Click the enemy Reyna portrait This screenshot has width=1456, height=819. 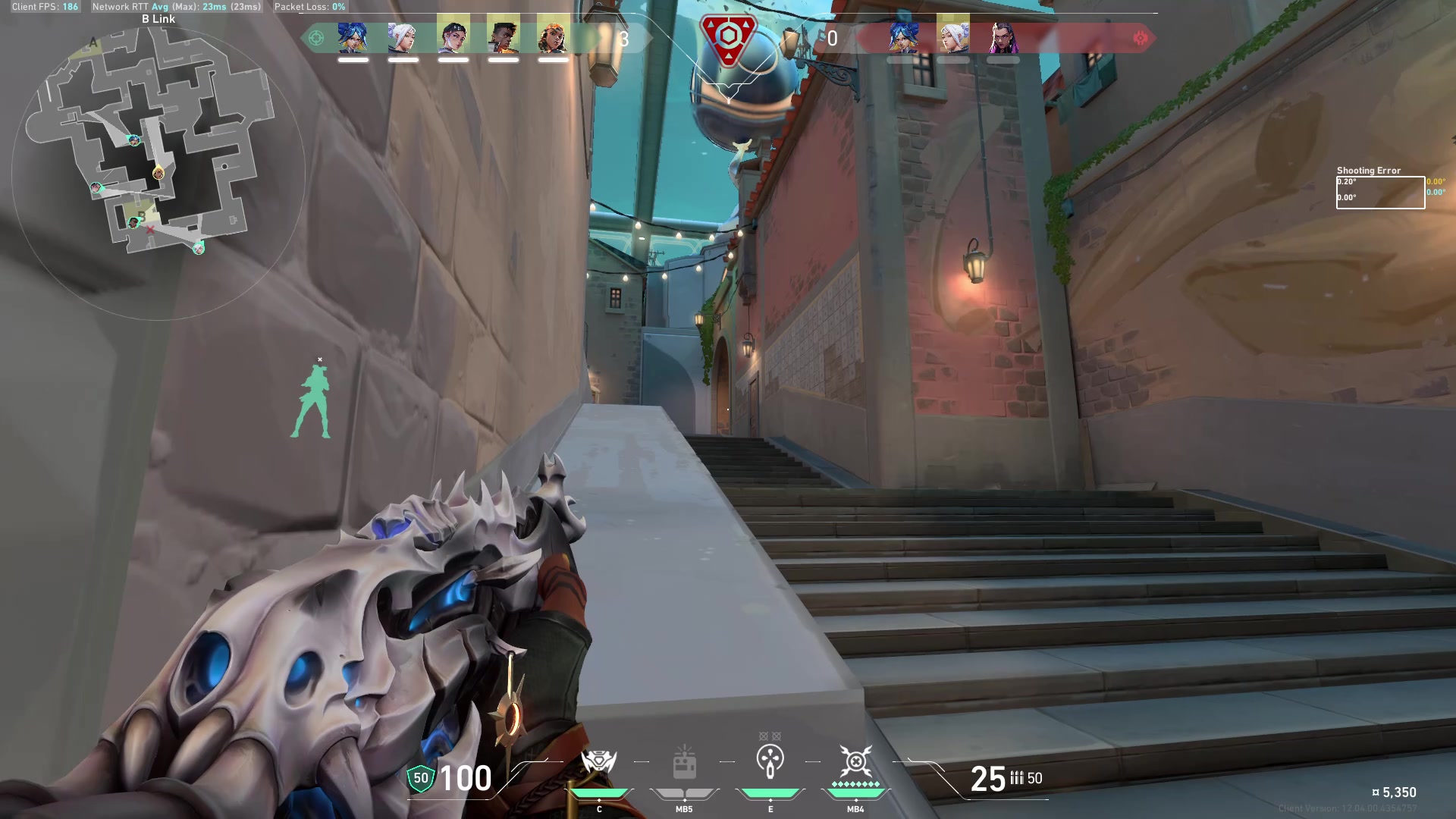tap(1003, 37)
